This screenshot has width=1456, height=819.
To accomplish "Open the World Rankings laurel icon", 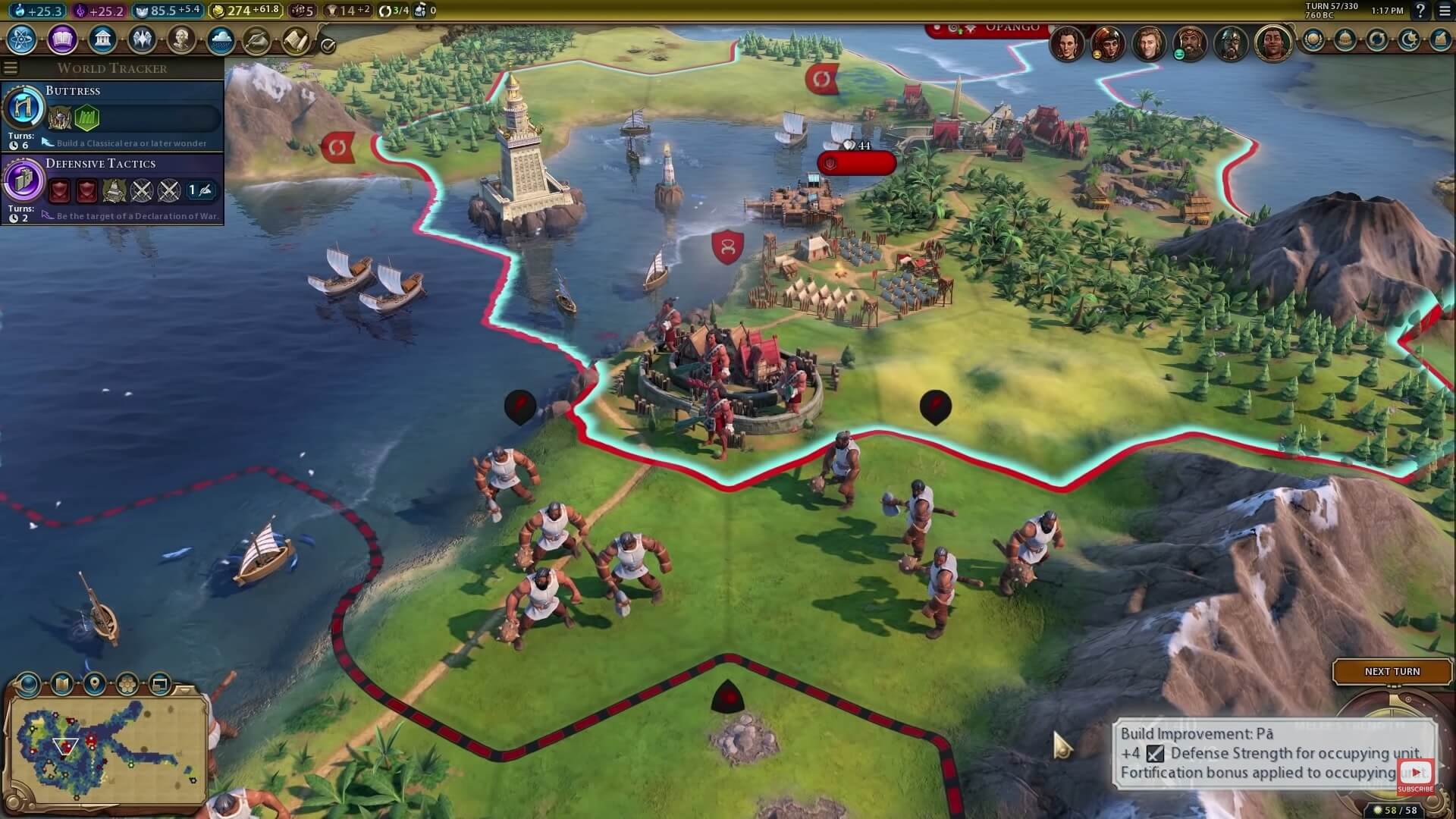I will click(1313, 39).
